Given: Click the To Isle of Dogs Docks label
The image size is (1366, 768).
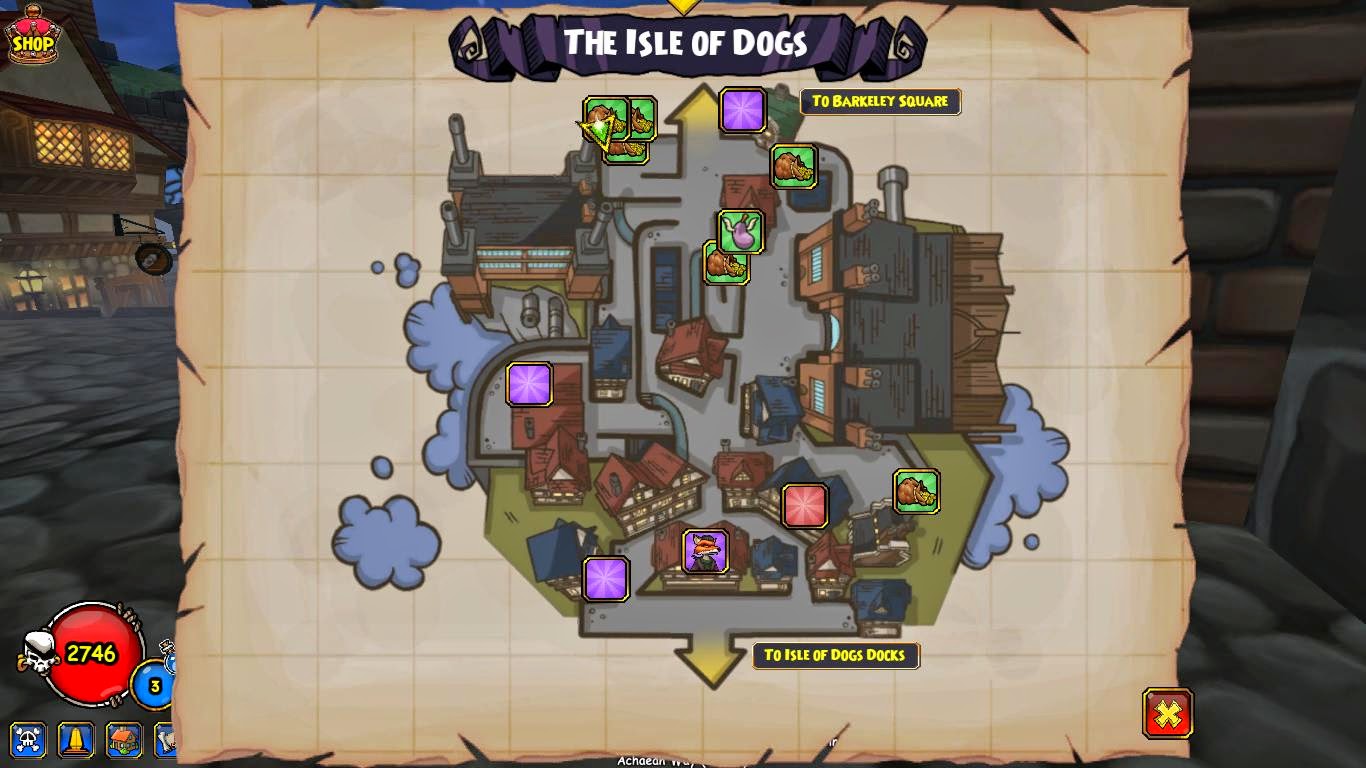Looking at the screenshot, I should [x=836, y=656].
